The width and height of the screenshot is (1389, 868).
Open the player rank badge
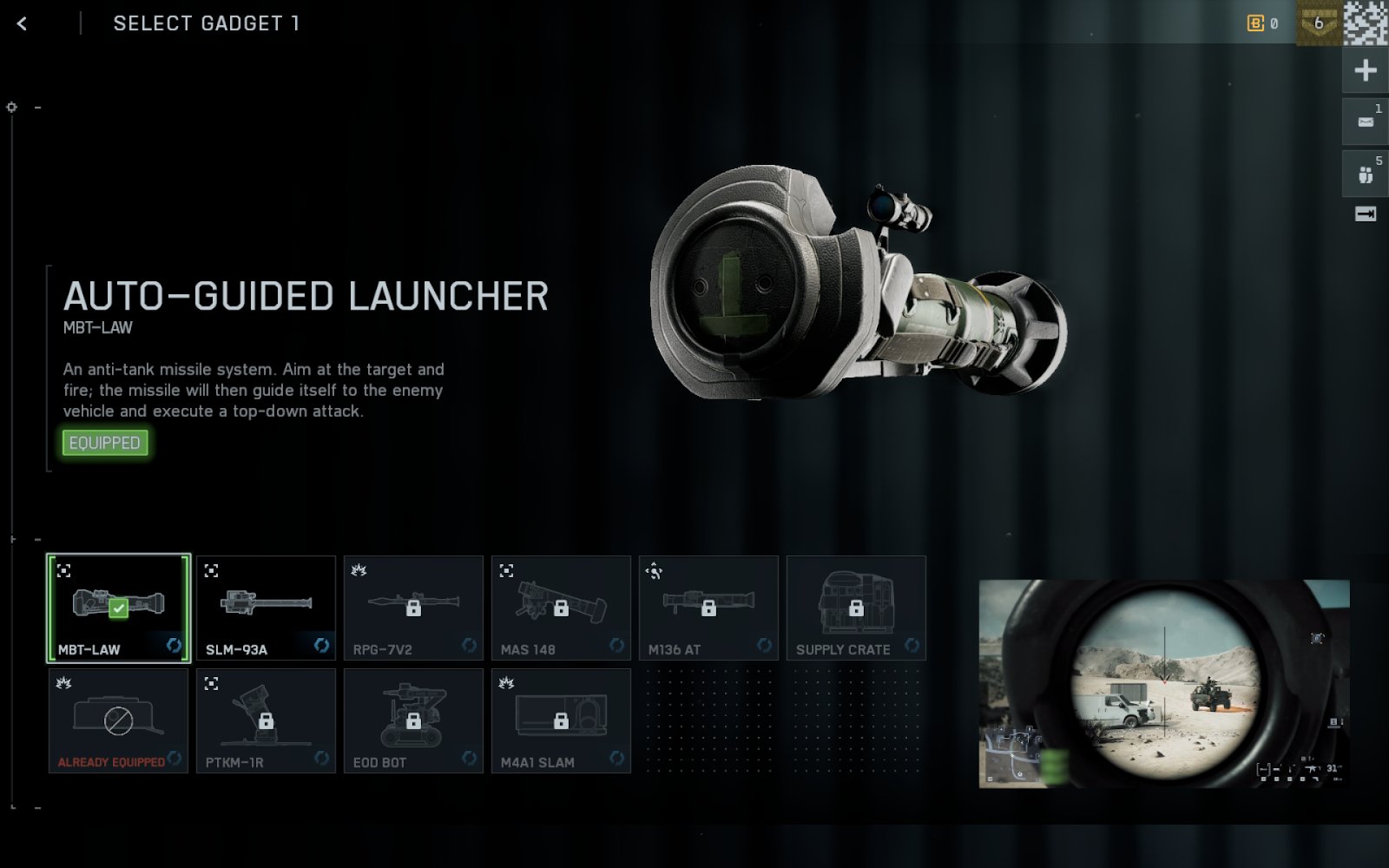click(x=1318, y=23)
